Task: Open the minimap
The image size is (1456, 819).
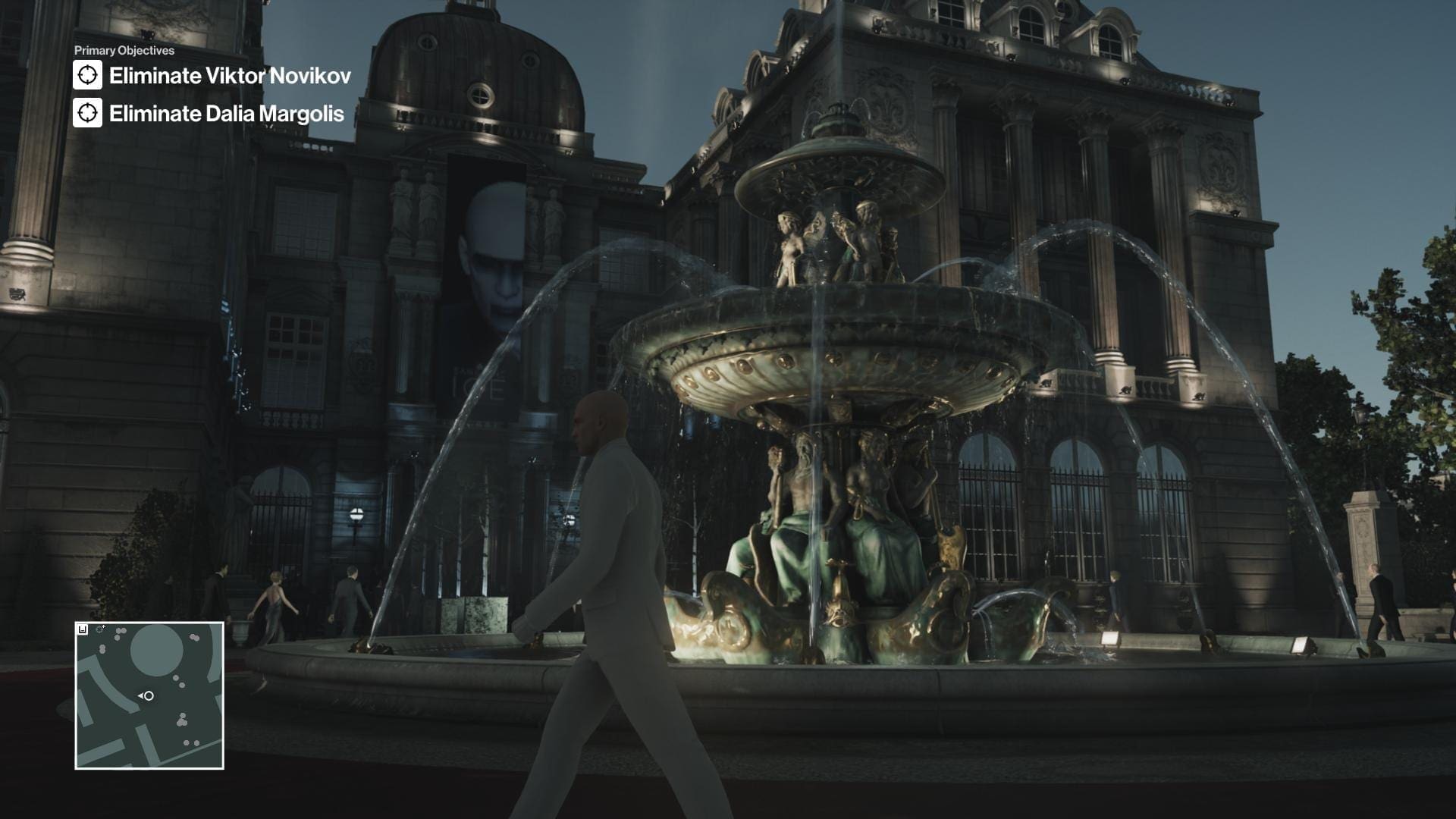Action: point(149,695)
